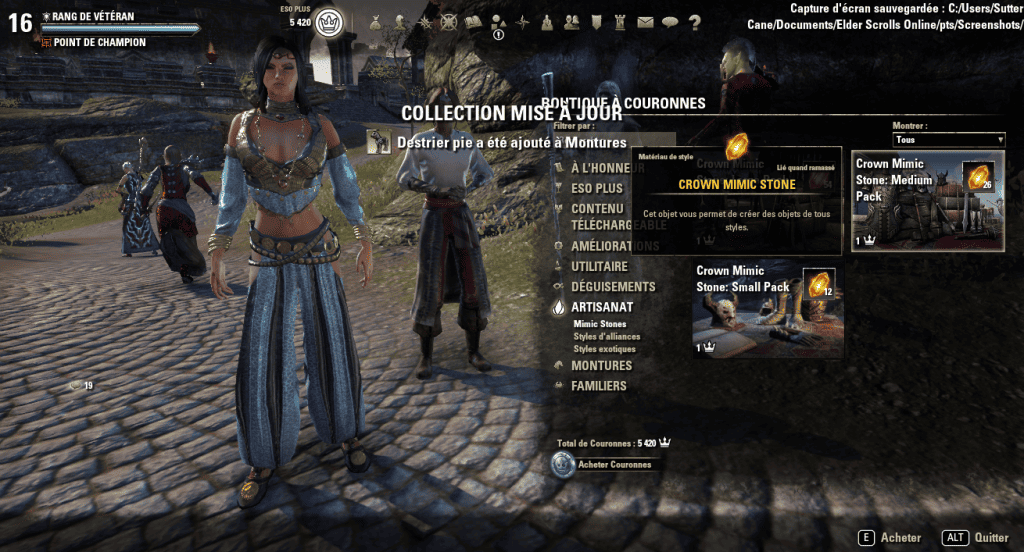
Task: Open the Montures category
Action: point(601,366)
